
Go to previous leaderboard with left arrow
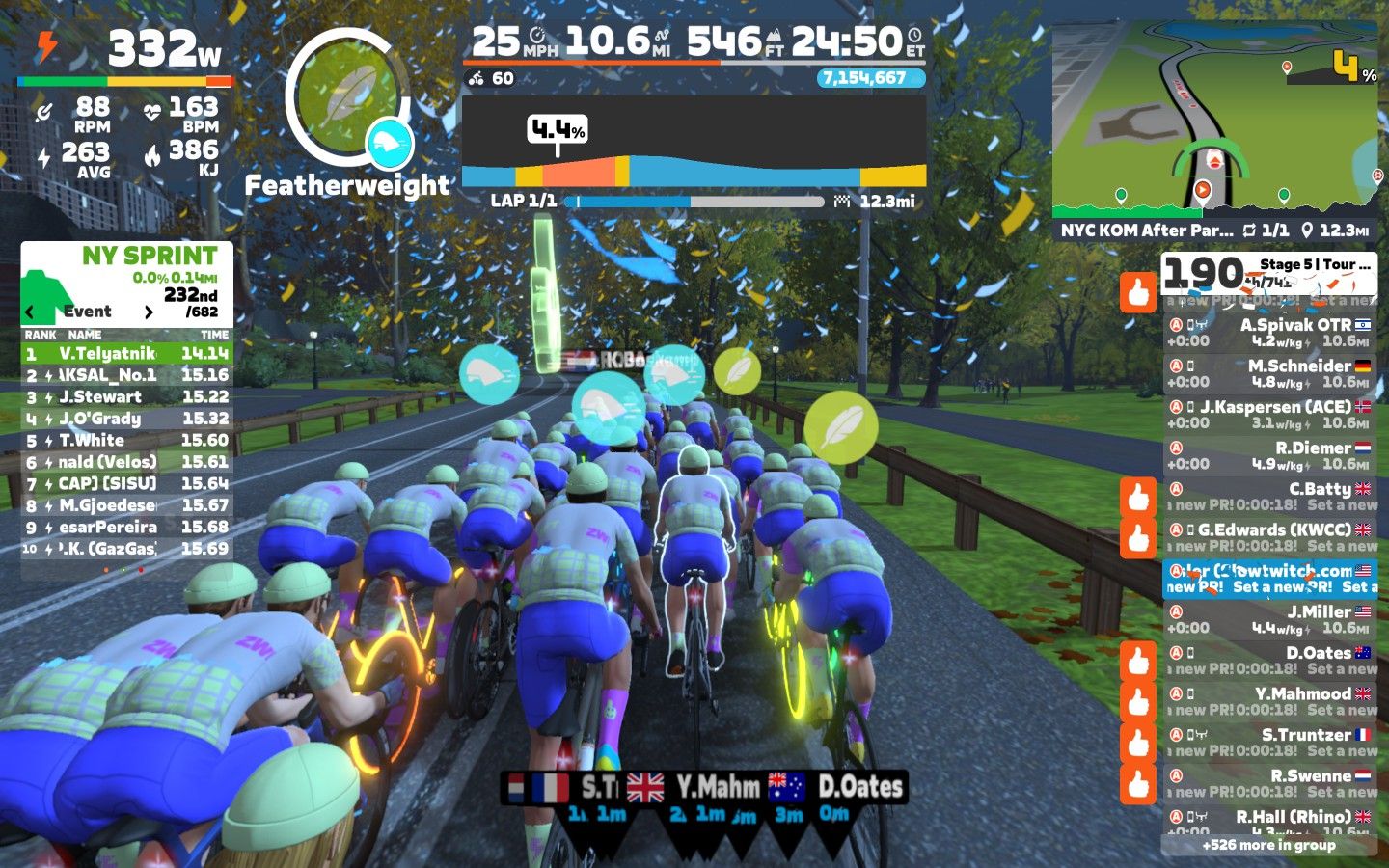[30, 312]
